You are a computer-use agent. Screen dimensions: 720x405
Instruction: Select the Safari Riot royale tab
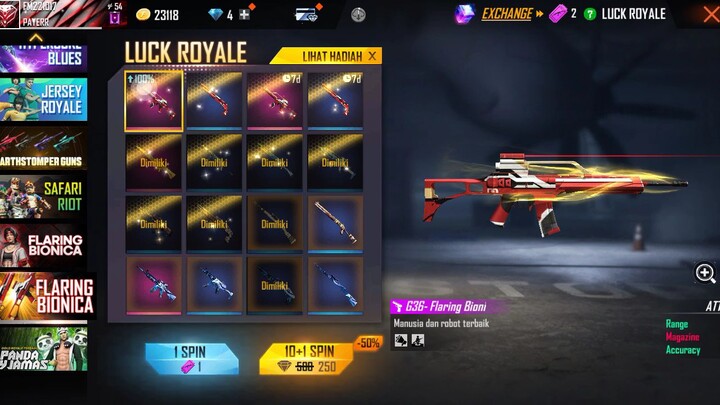point(44,196)
